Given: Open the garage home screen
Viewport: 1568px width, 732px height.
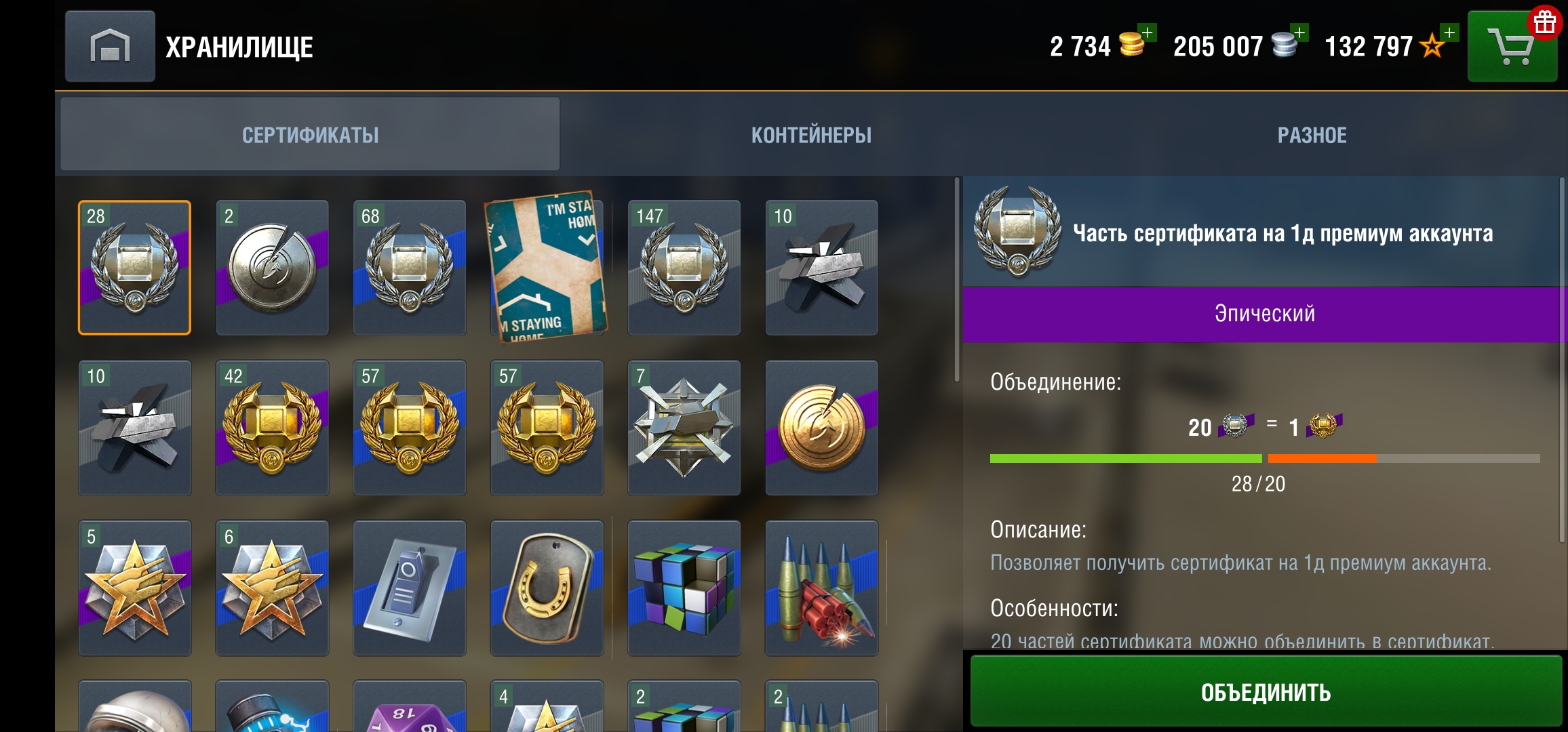Looking at the screenshot, I should click(109, 45).
